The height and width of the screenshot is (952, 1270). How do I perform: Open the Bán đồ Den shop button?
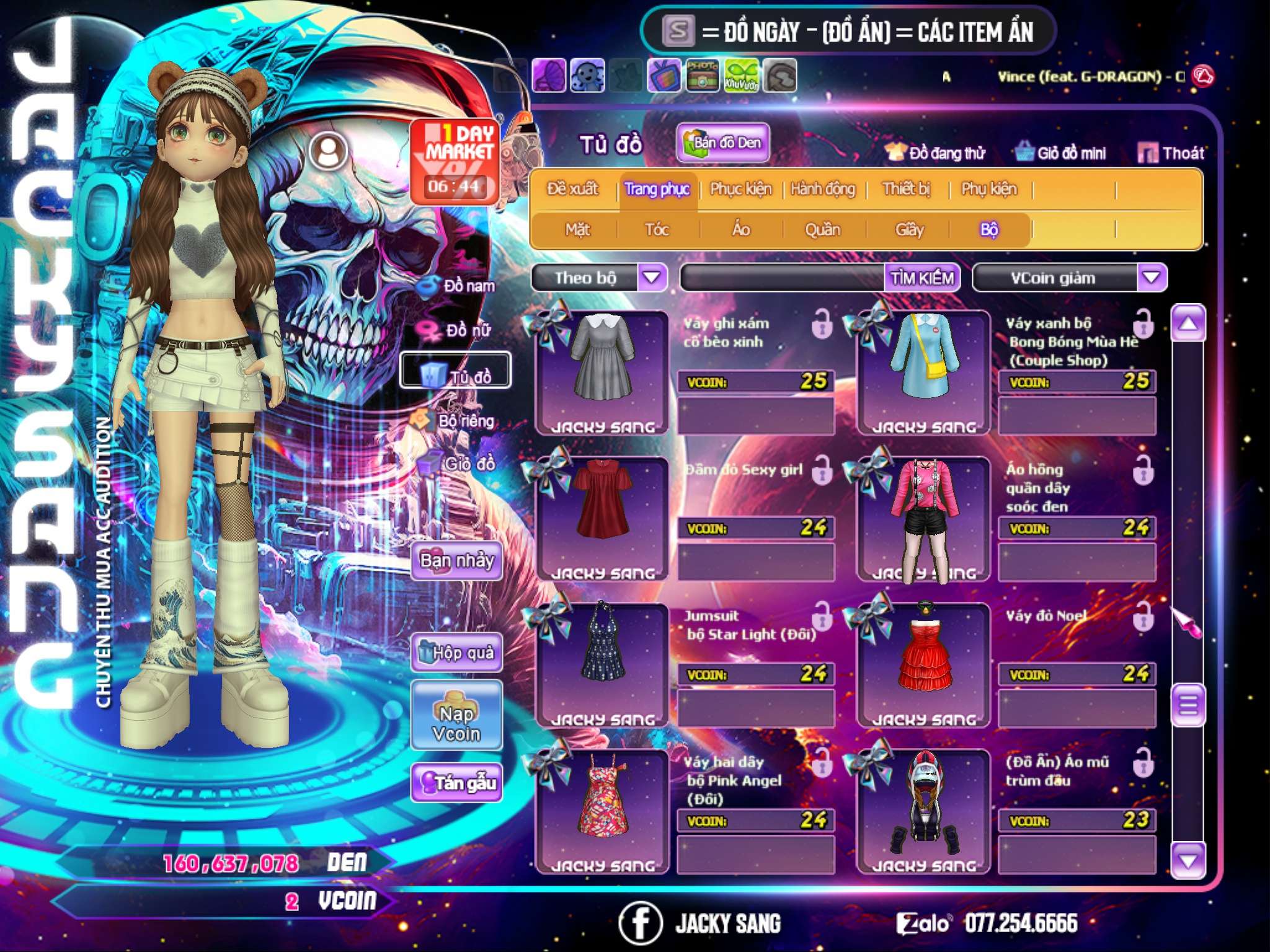[722, 143]
